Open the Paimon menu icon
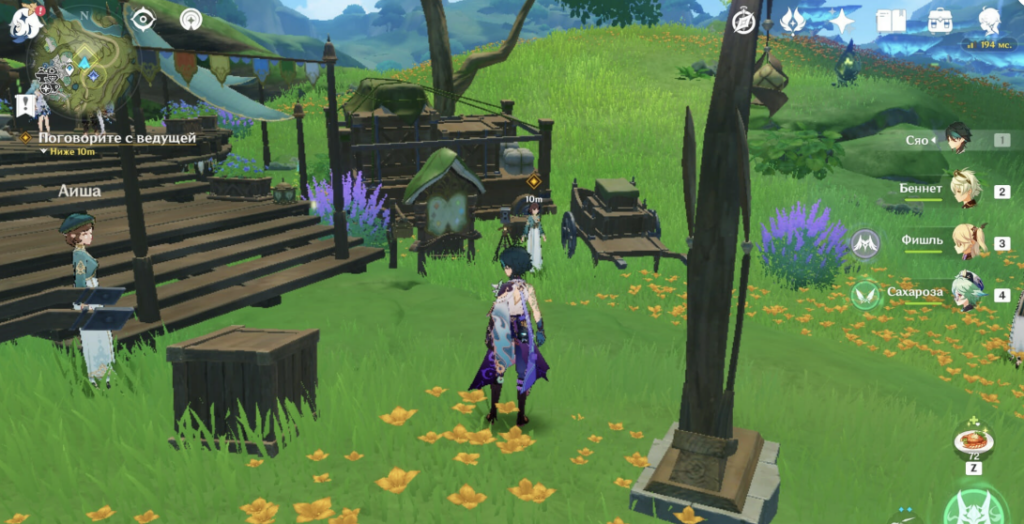This screenshot has width=1024, height=524. 24,21
